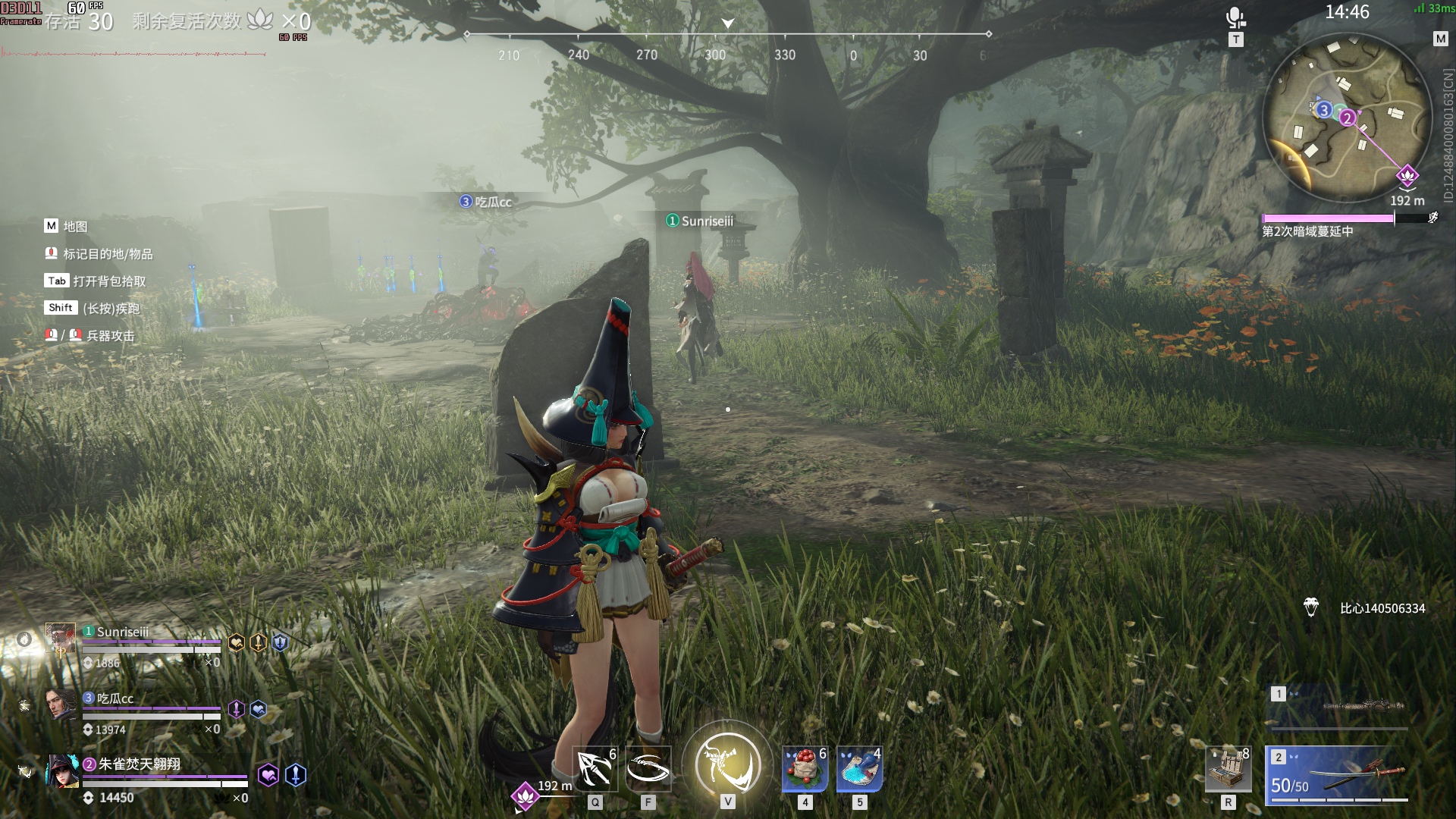Select teammate Sunriseiii's portrait
This screenshot has height=819, width=1456.
[x=61, y=639]
